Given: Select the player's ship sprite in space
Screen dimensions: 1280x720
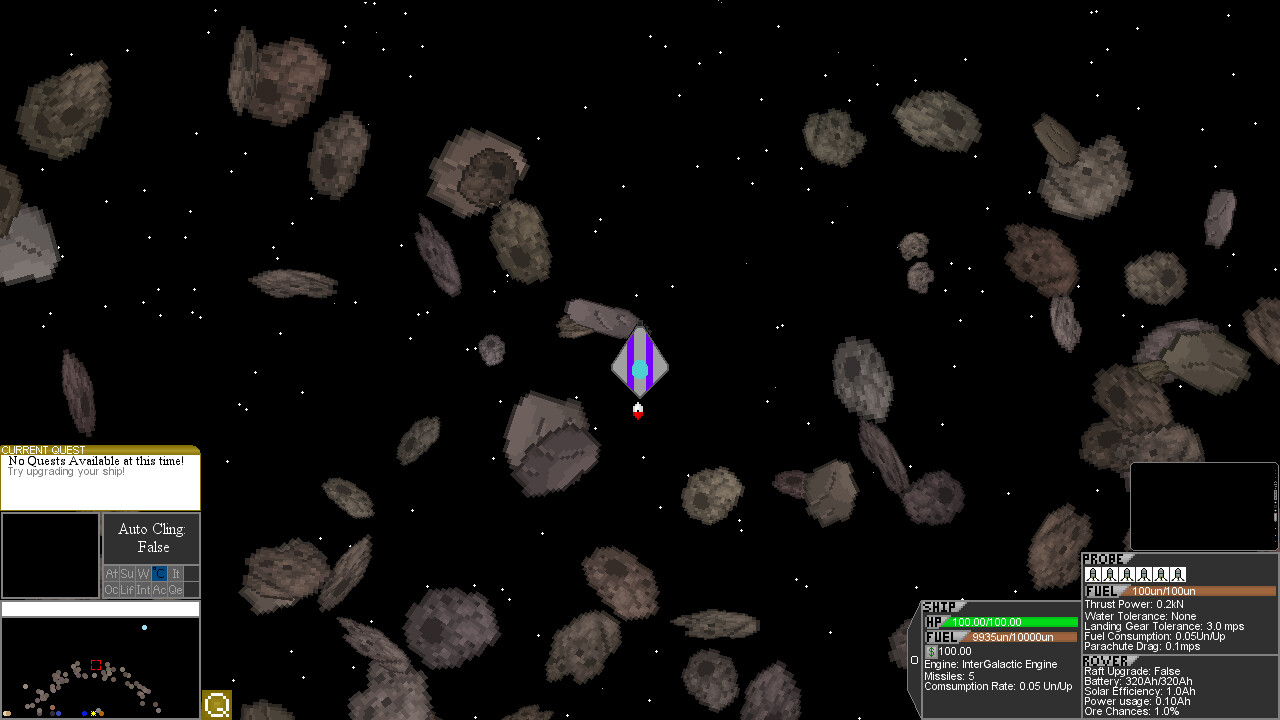Looking at the screenshot, I should tap(640, 365).
